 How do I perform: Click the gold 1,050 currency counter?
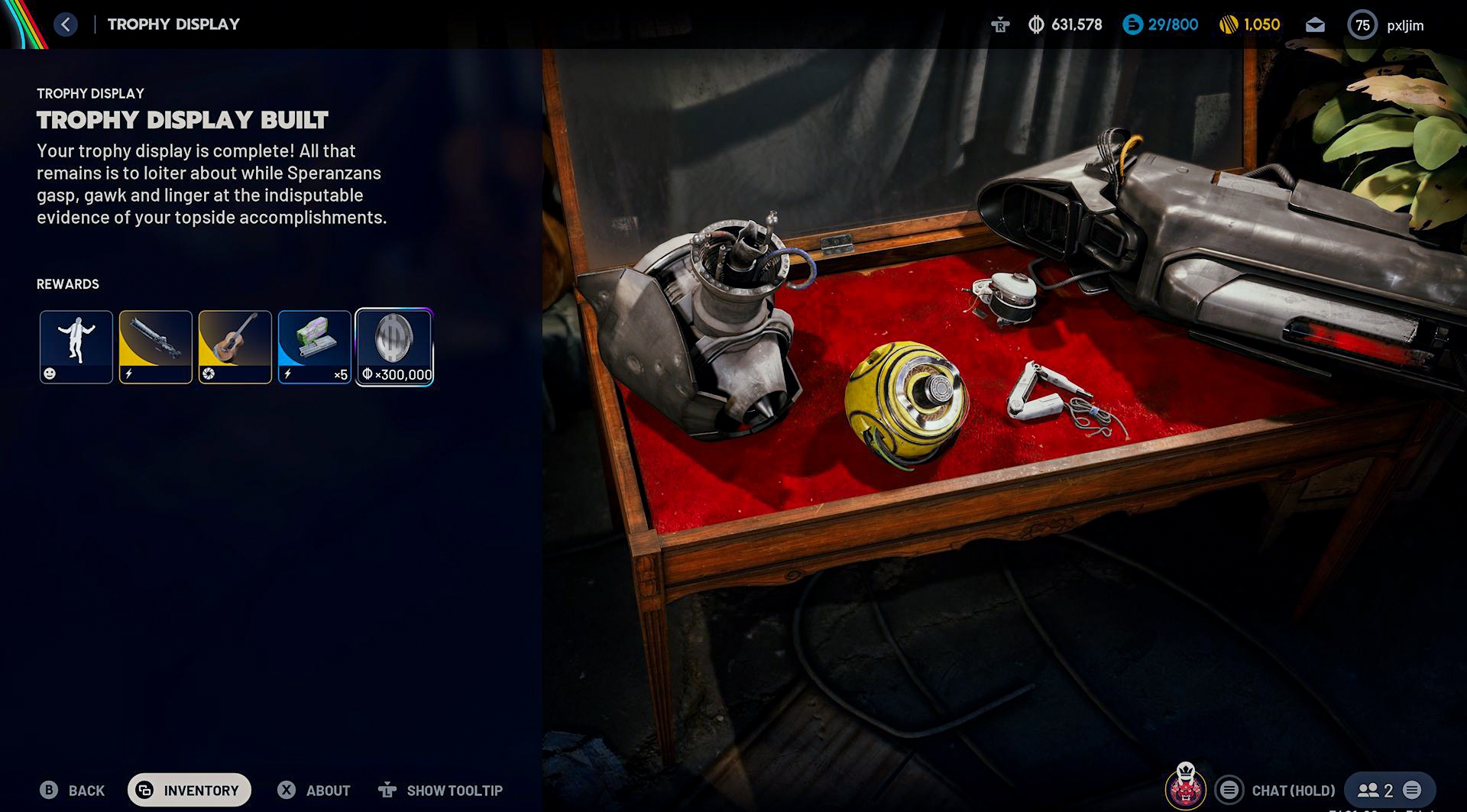(x=1249, y=25)
